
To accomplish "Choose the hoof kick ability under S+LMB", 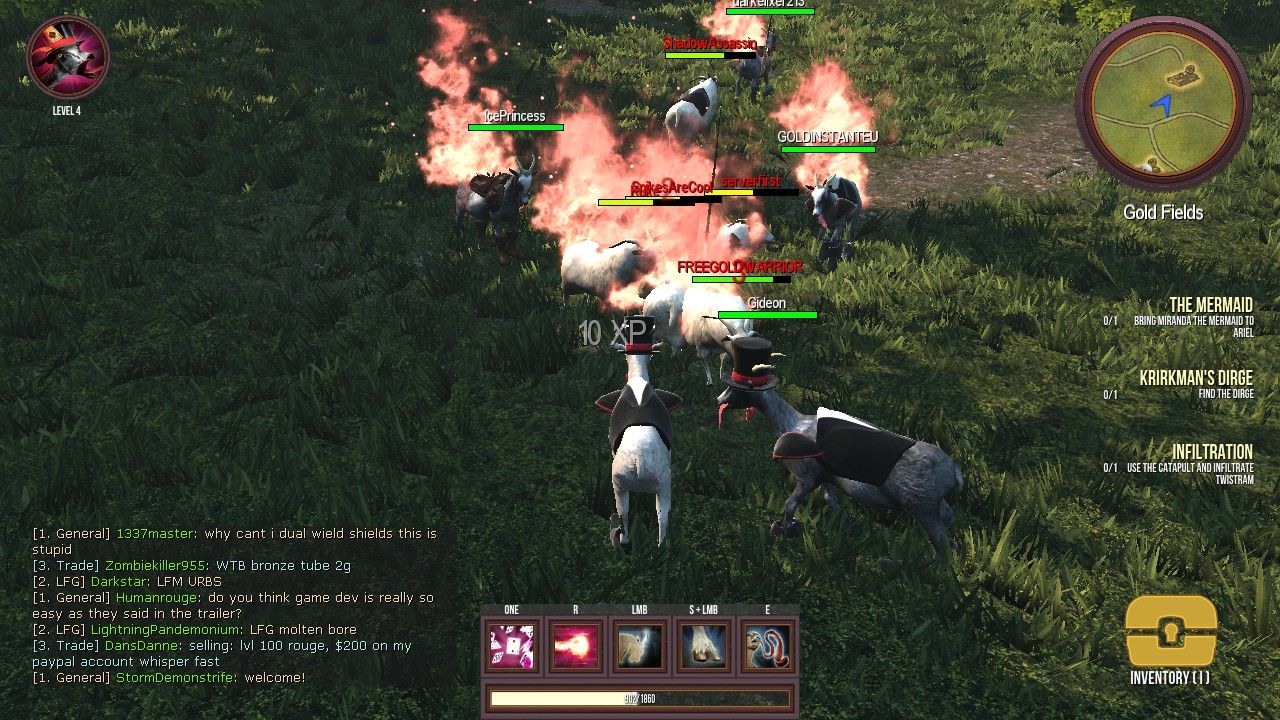I will 703,645.
